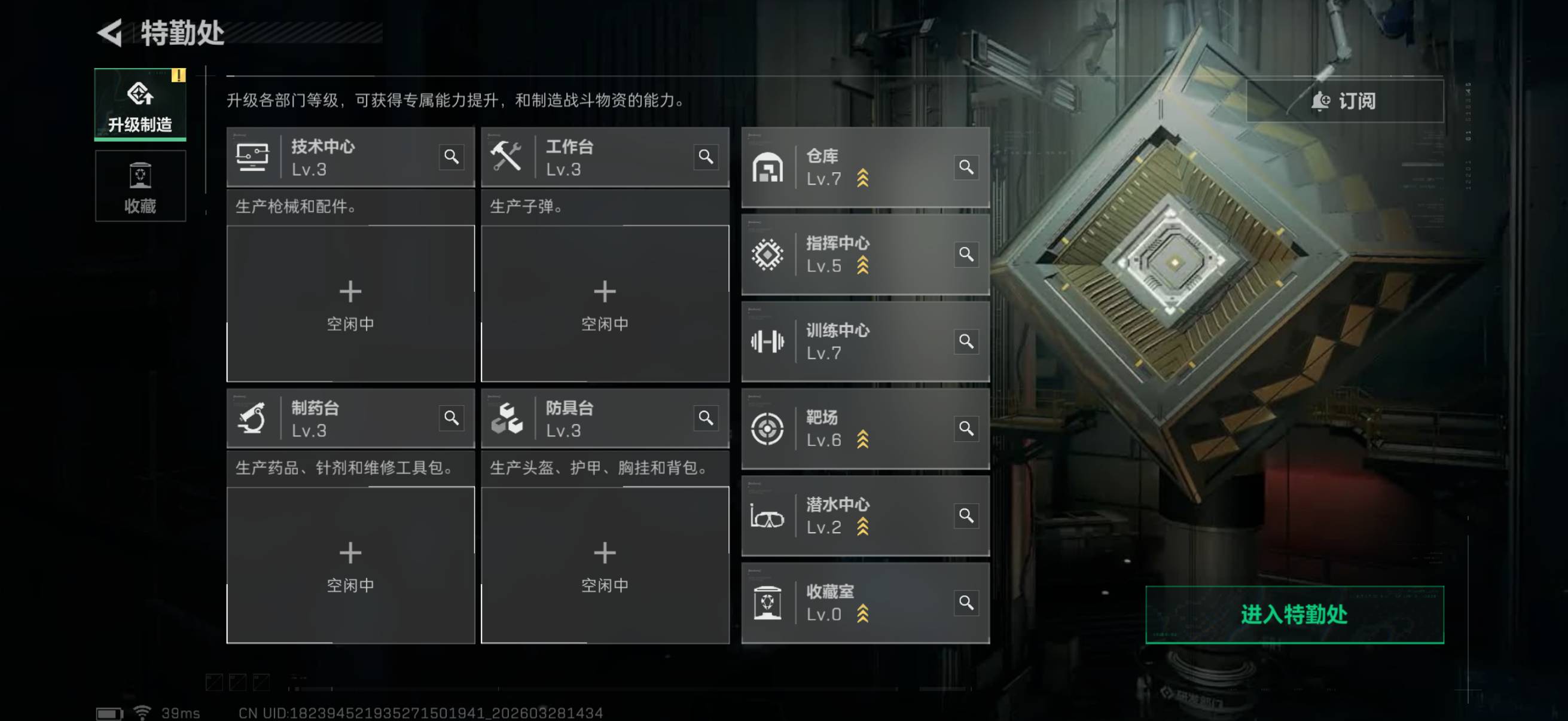Select the 指挥中心 Lv.5 department row
1568x721 pixels.
click(852, 254)
